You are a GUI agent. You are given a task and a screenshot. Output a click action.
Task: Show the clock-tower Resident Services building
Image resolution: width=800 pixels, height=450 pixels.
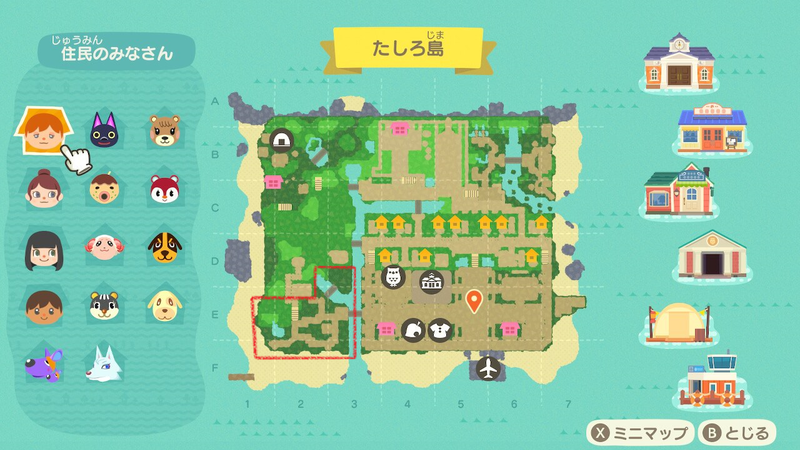(x=681, y=64)
